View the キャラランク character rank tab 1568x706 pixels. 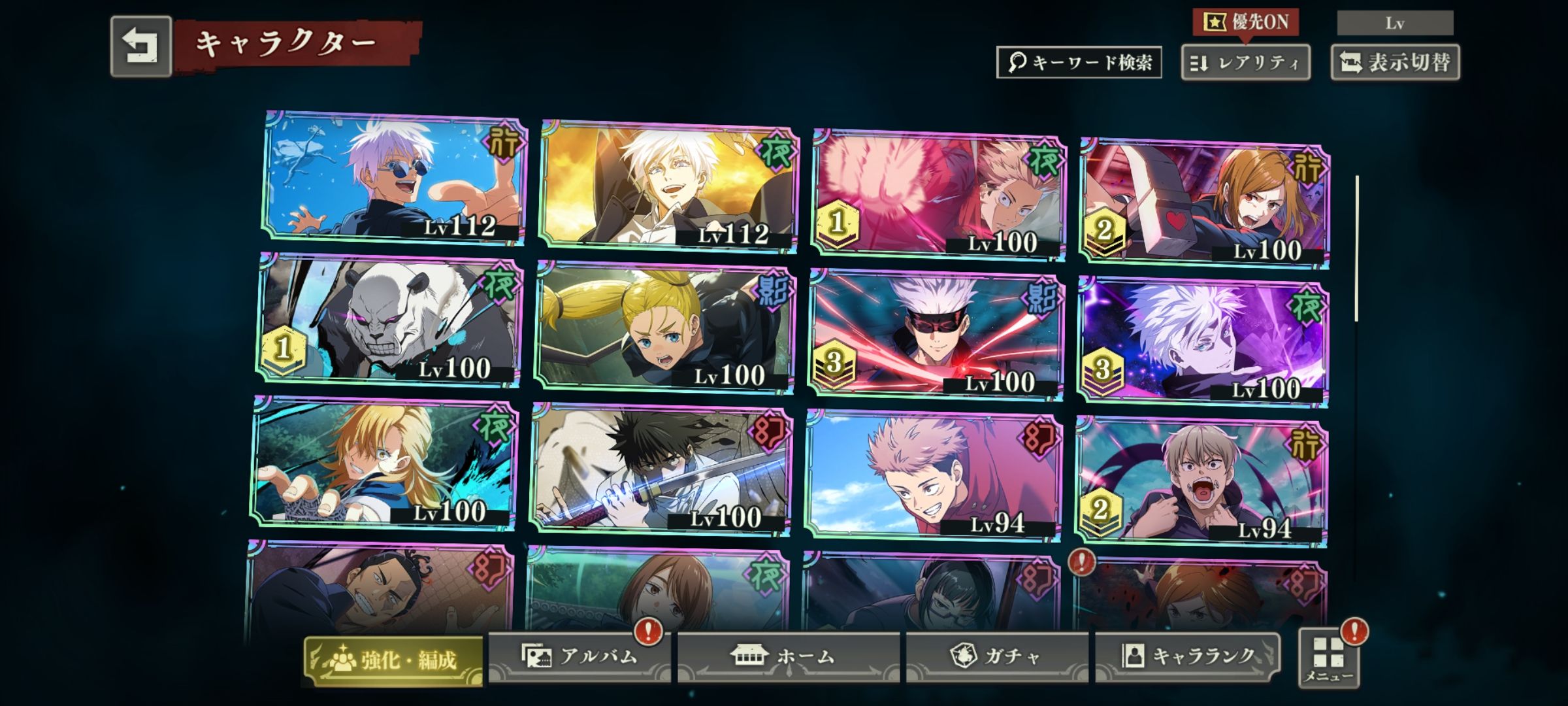coord(1188,656)
